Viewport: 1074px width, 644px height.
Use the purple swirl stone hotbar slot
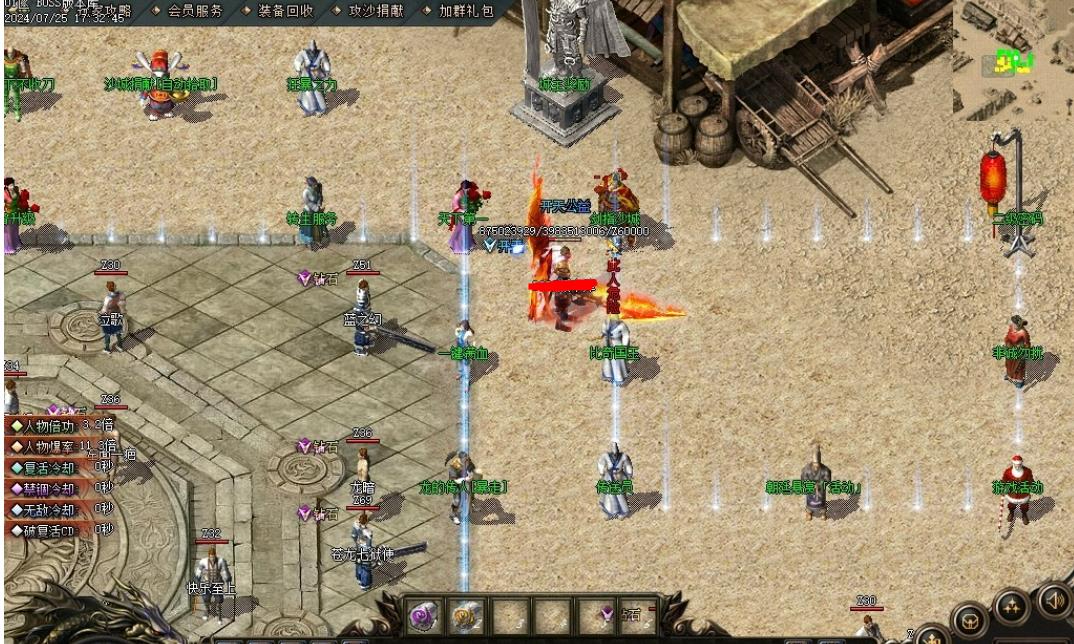click(424, 614)
